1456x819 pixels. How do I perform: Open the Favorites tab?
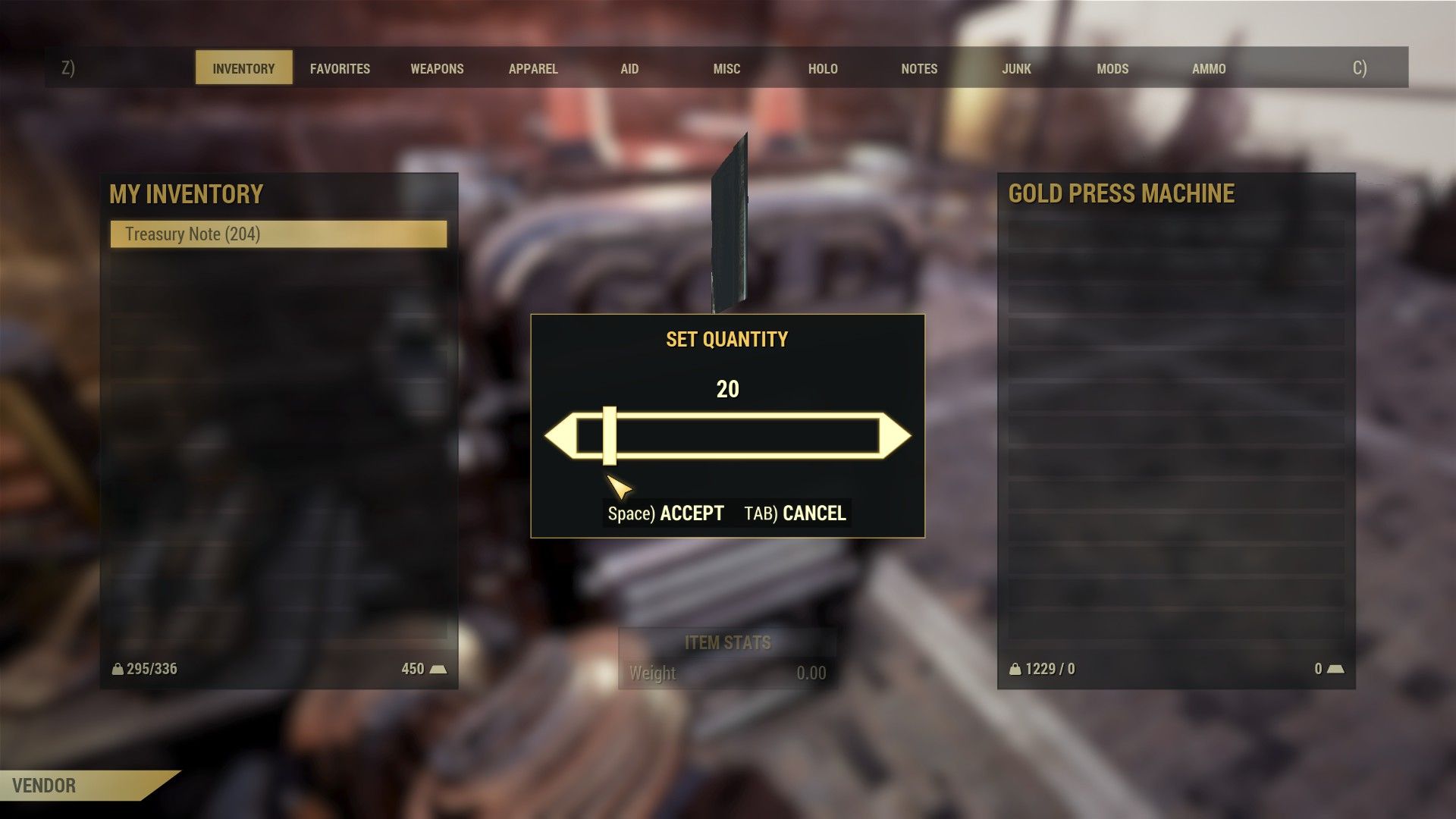(340, 68)
